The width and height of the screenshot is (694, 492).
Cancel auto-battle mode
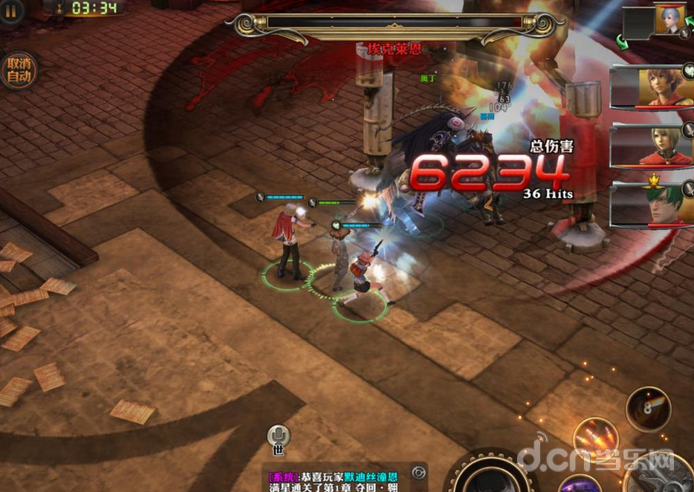click(x=19, y=69)
